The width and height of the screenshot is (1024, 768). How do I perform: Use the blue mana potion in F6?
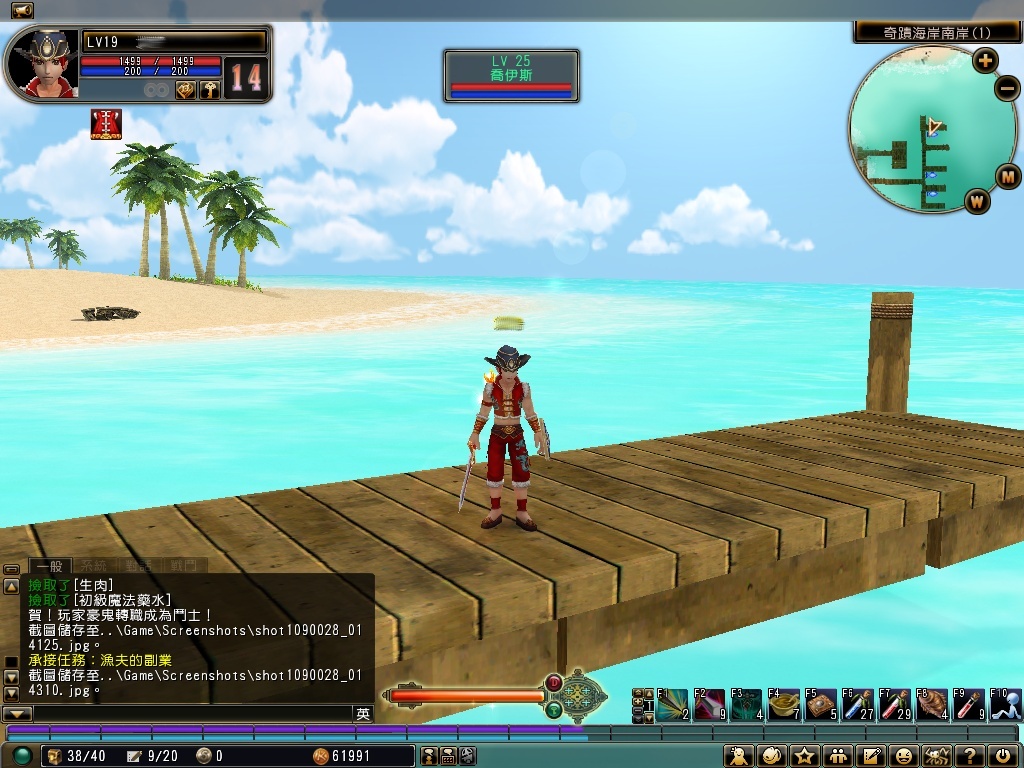coord(858,704)
